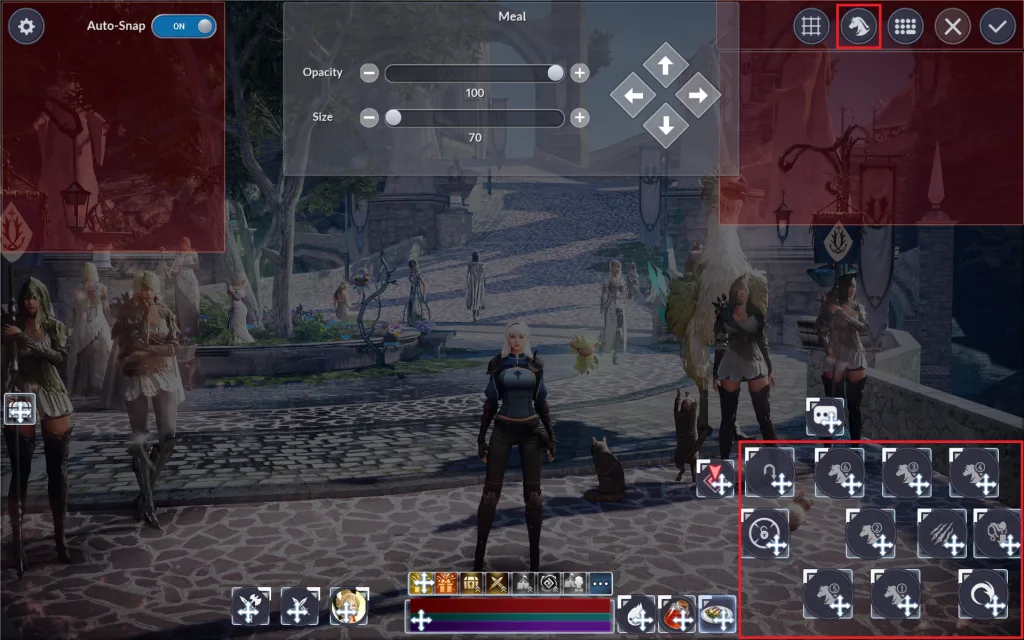Nudge the element right with the right arrow

click(697, 96)
